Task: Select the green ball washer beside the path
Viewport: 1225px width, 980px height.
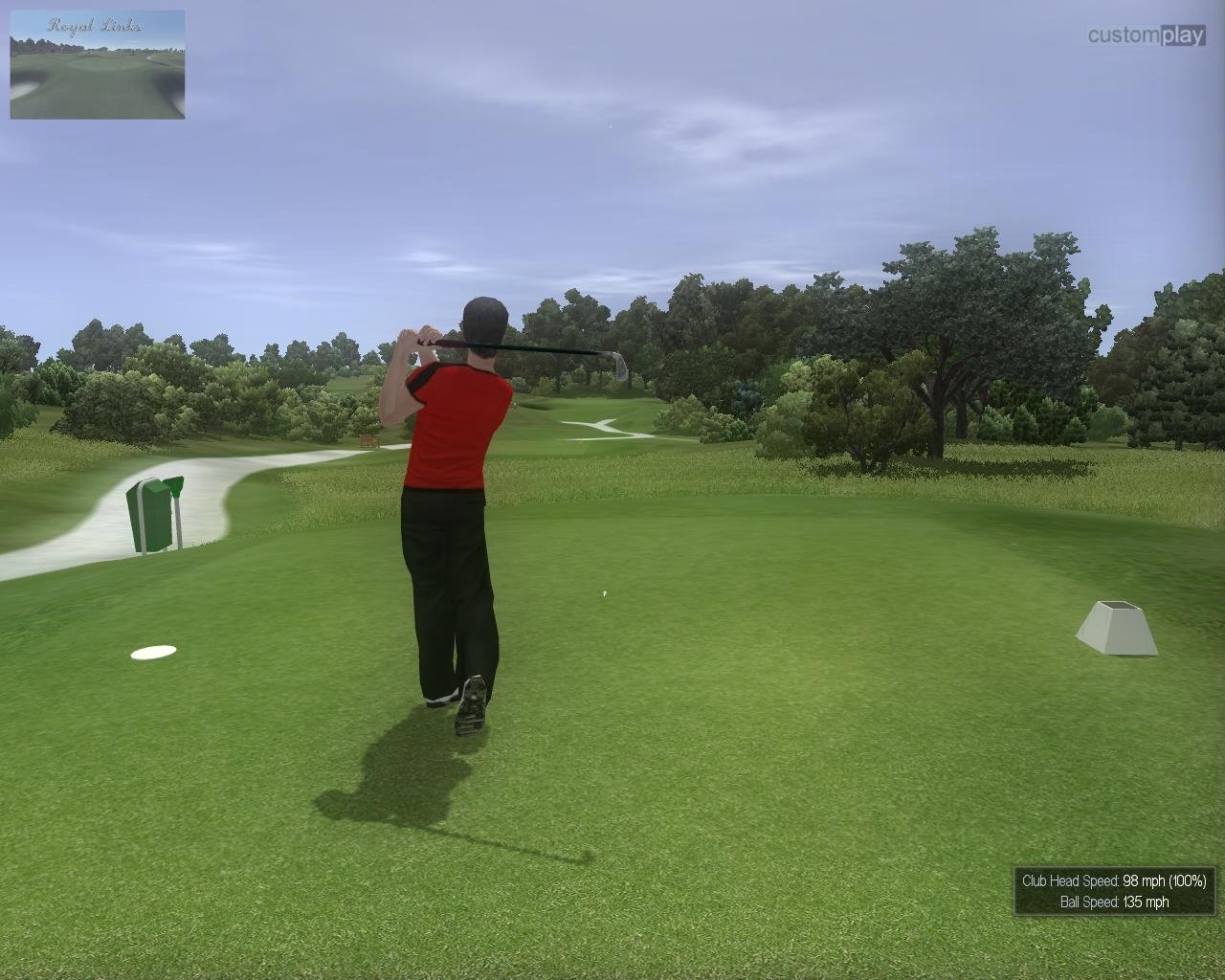Action: coord(150,517)
